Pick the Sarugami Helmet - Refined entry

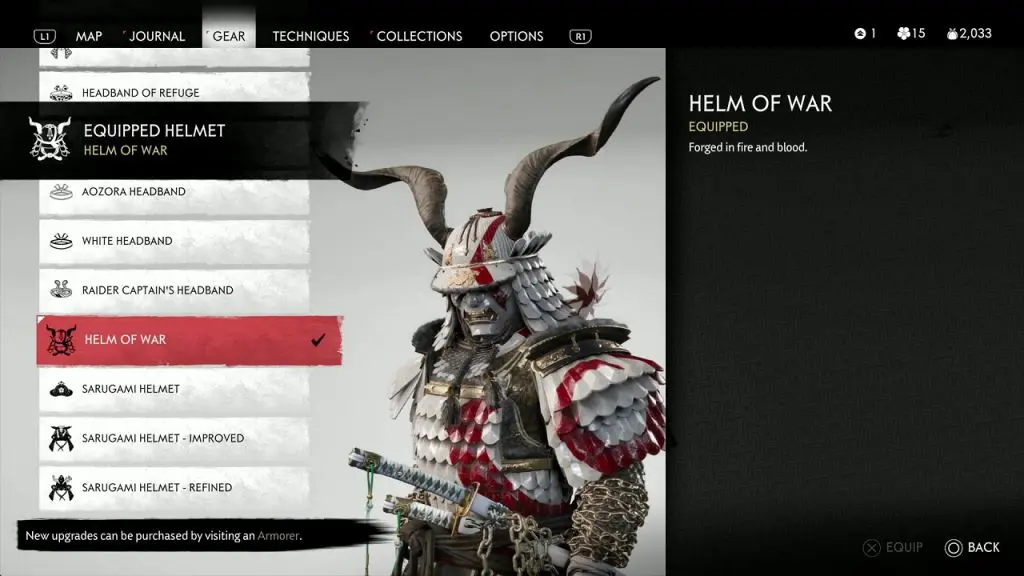(174, 487)
